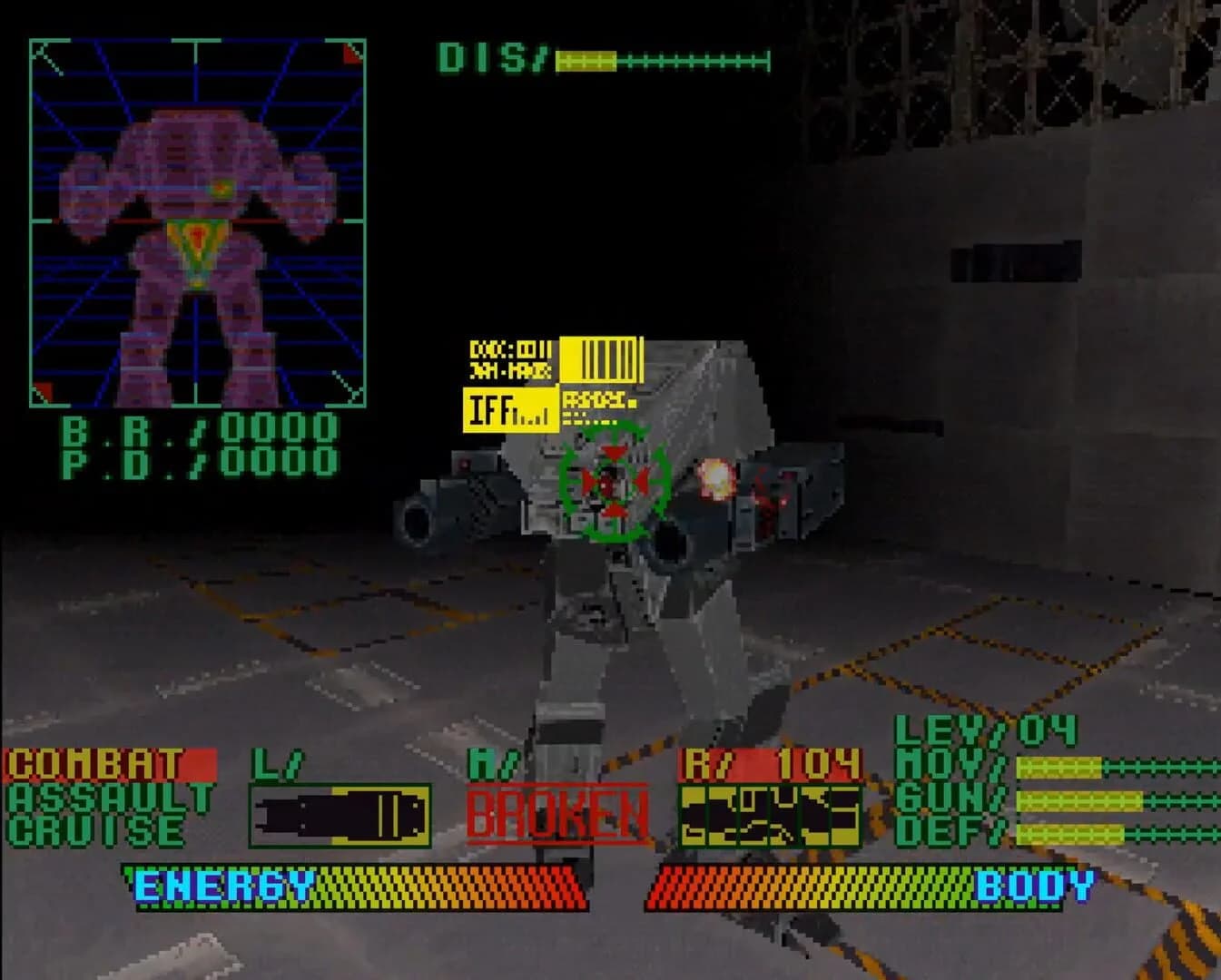
Task: Click the IFF signal indicator
Action: coord(511,410)
